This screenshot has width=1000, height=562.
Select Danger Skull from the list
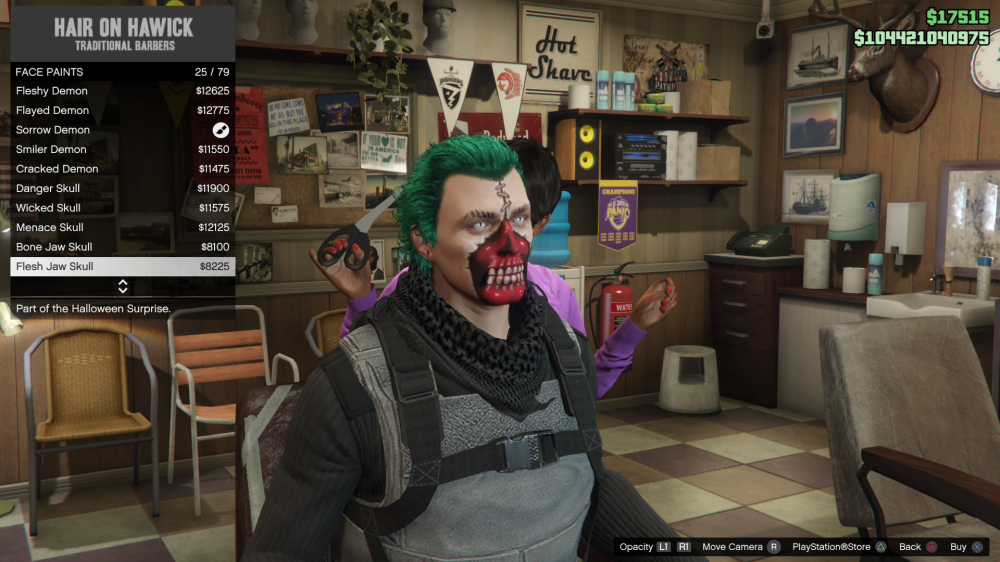[122, 189]
